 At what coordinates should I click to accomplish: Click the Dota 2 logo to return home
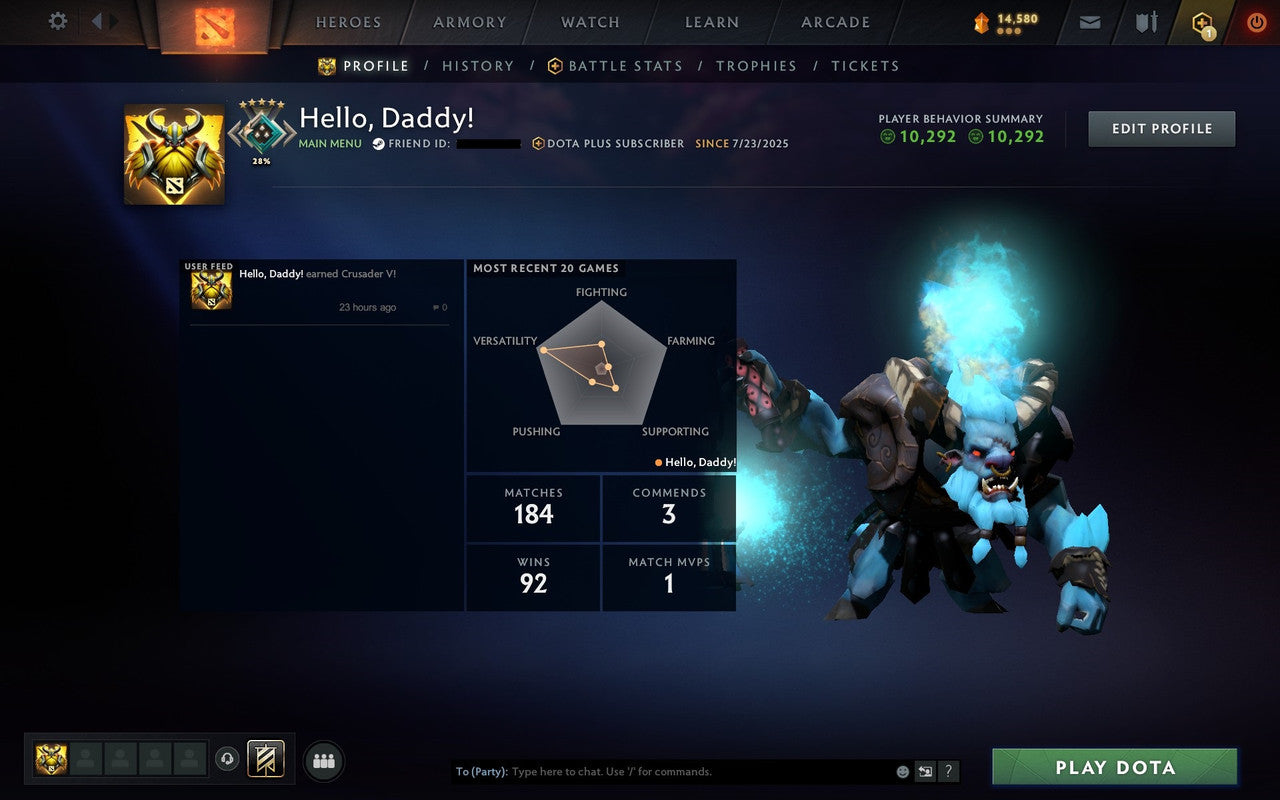tap(213, 23)
